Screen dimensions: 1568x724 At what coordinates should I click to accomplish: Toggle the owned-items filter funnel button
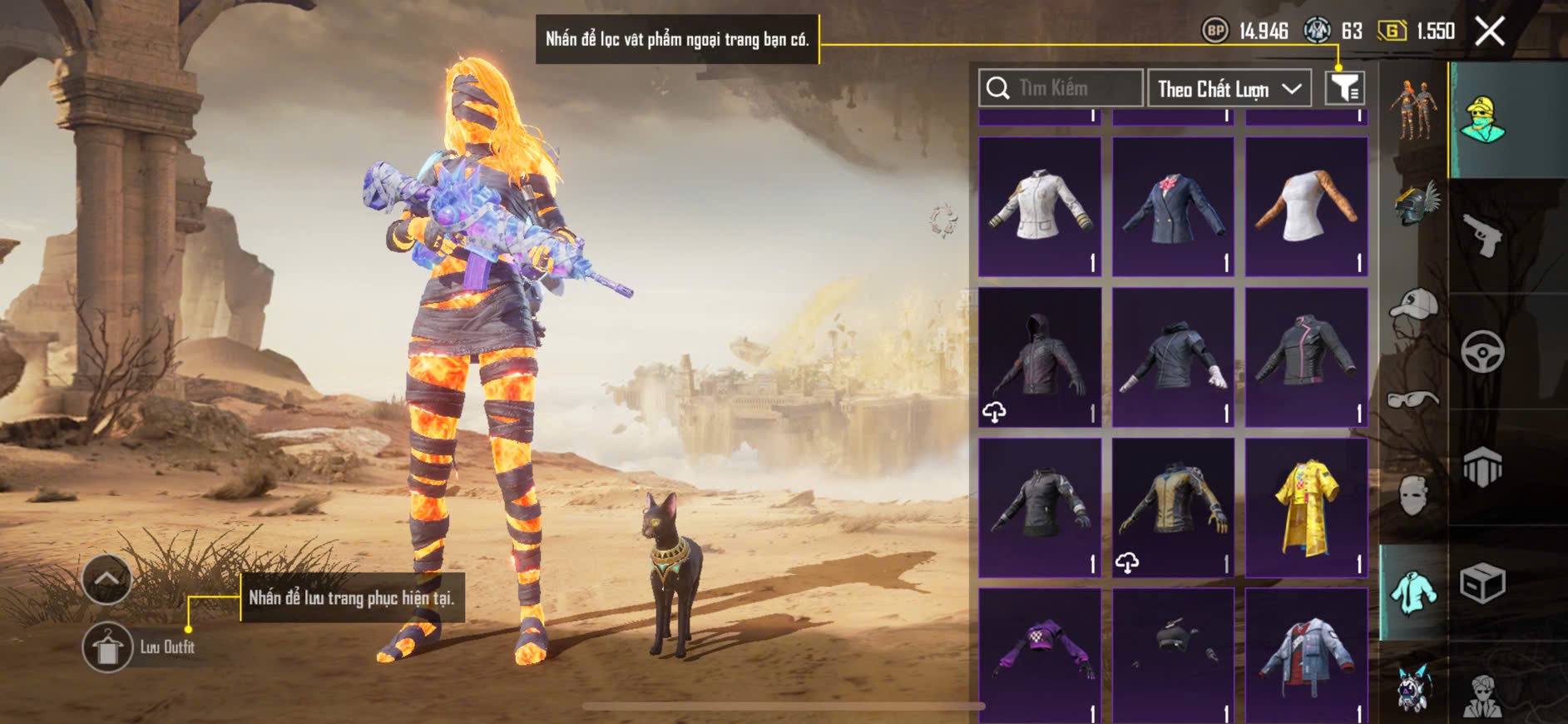tap(1344, 88)
